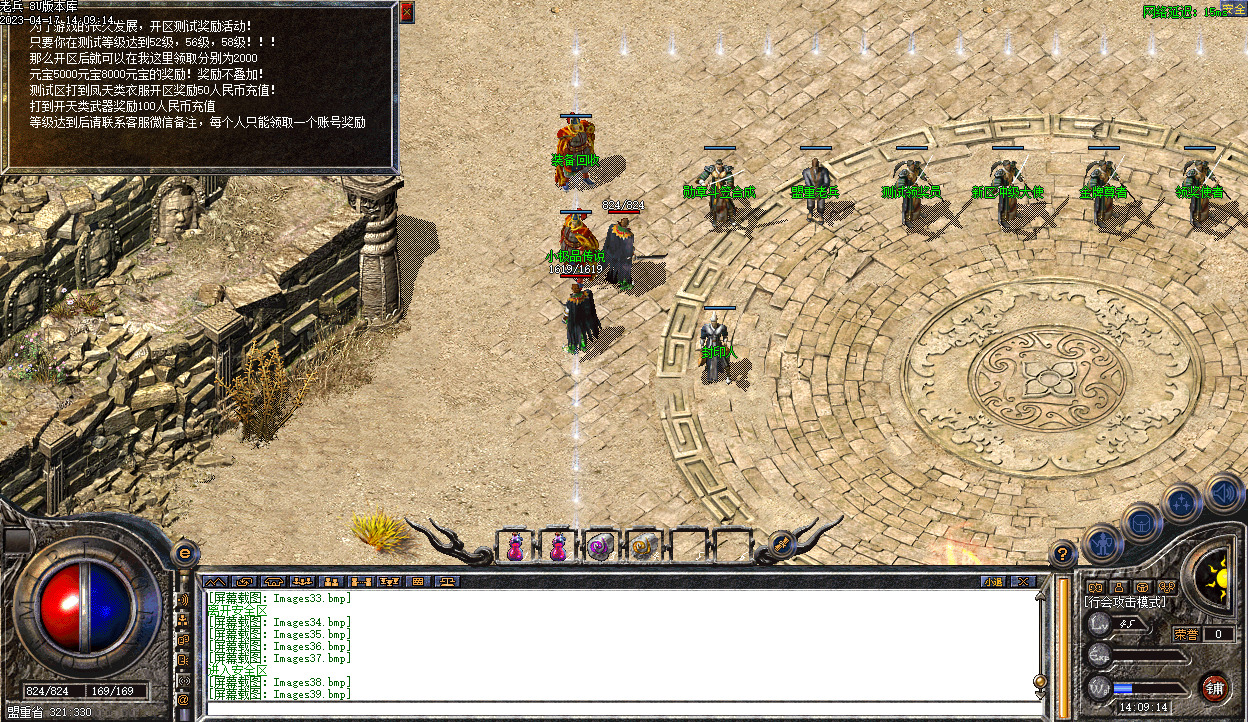The width and height of the screenshot is (1248, 722).
Task: Close the game with the chat-bar X
Action: pyautogui.click(x=1022, y=581)
